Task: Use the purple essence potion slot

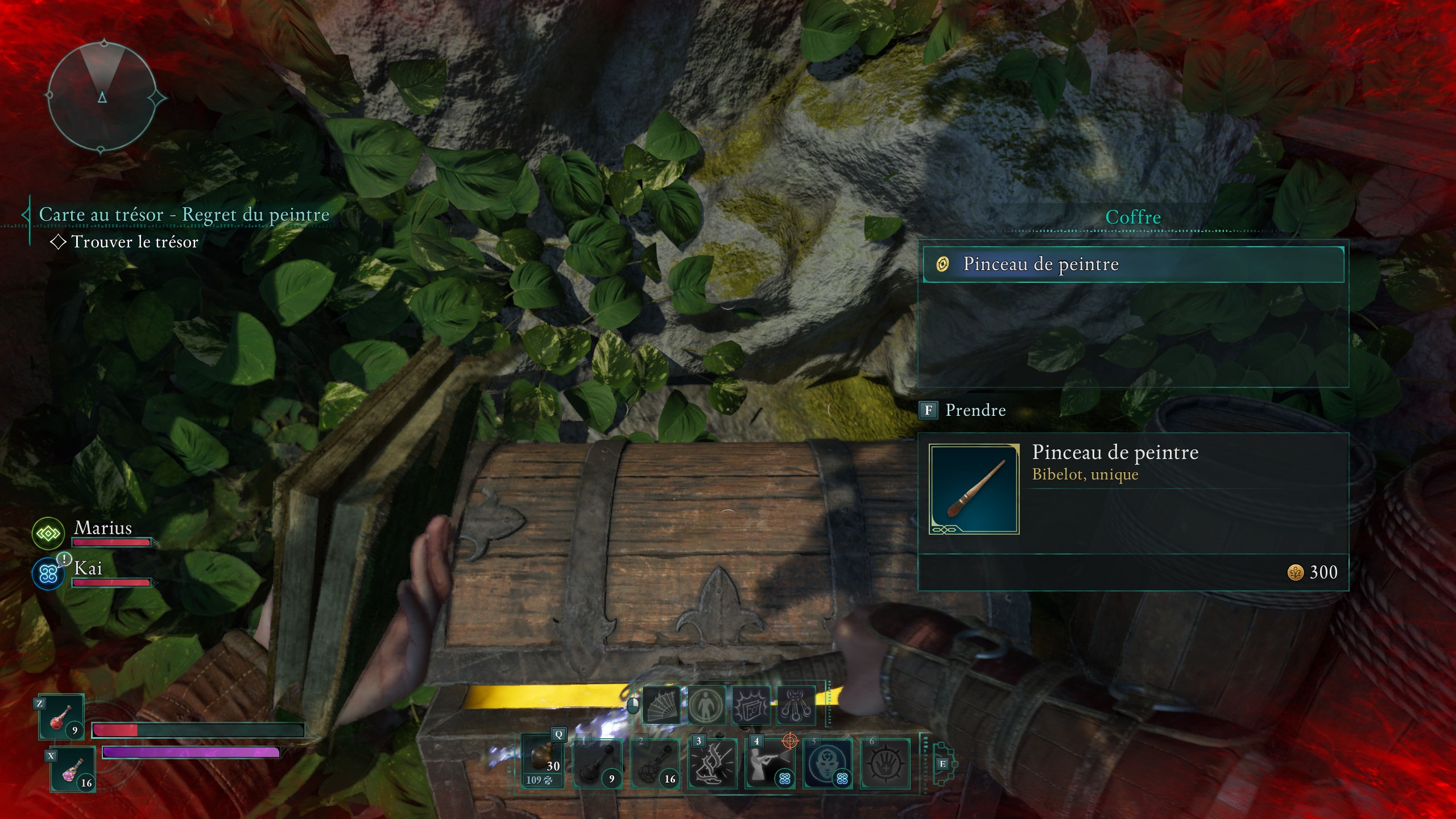Action: (x=73, y=770)
